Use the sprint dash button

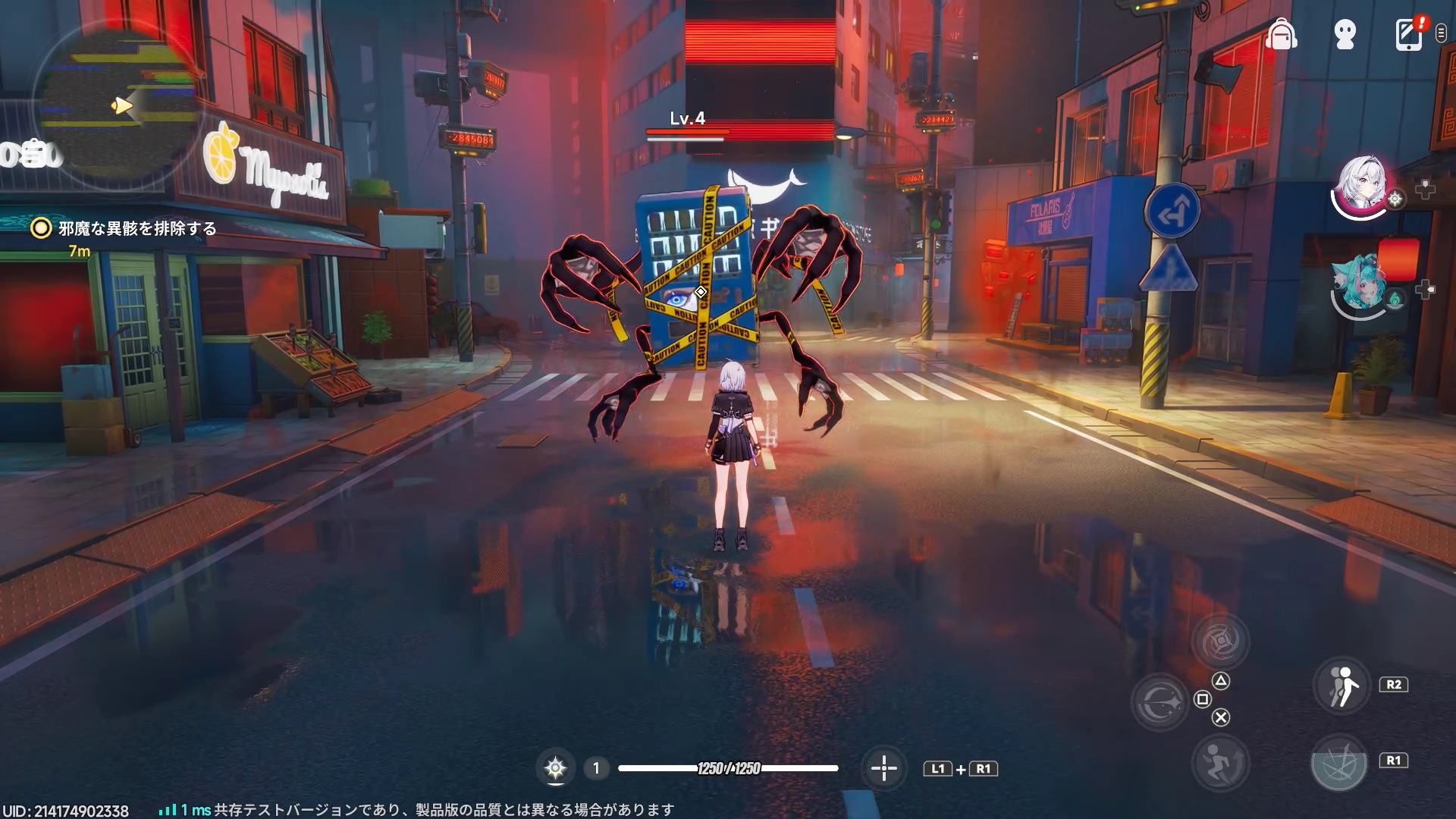pos(1219,761)
